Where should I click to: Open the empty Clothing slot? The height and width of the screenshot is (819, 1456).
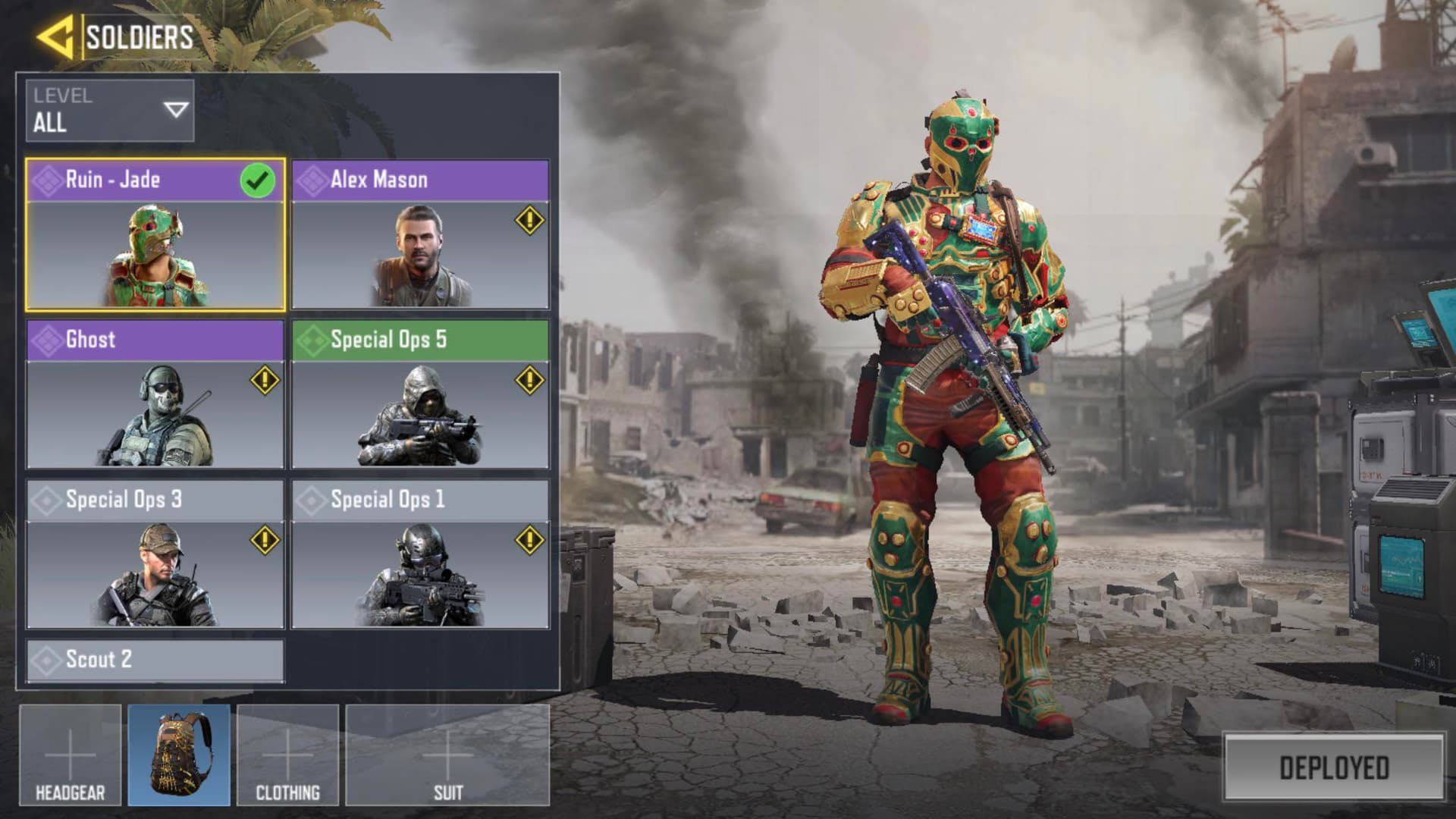287,755
